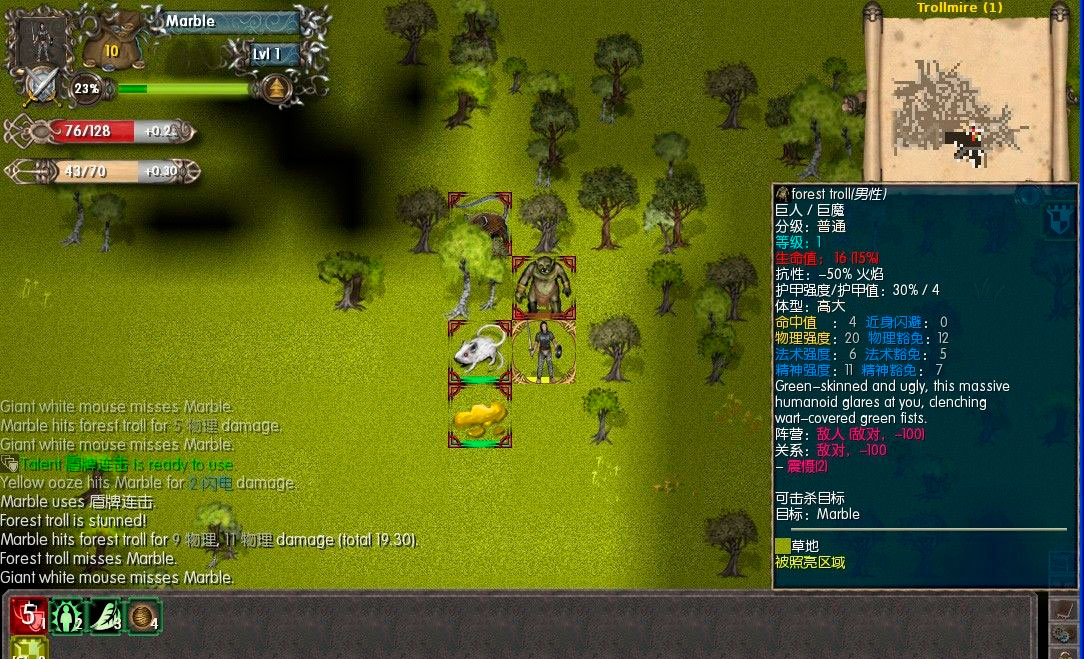Image resolution: width=1084 pixels, height=659 pixels.
Task: Open the level-up arrow button
Action: [276, 89]
